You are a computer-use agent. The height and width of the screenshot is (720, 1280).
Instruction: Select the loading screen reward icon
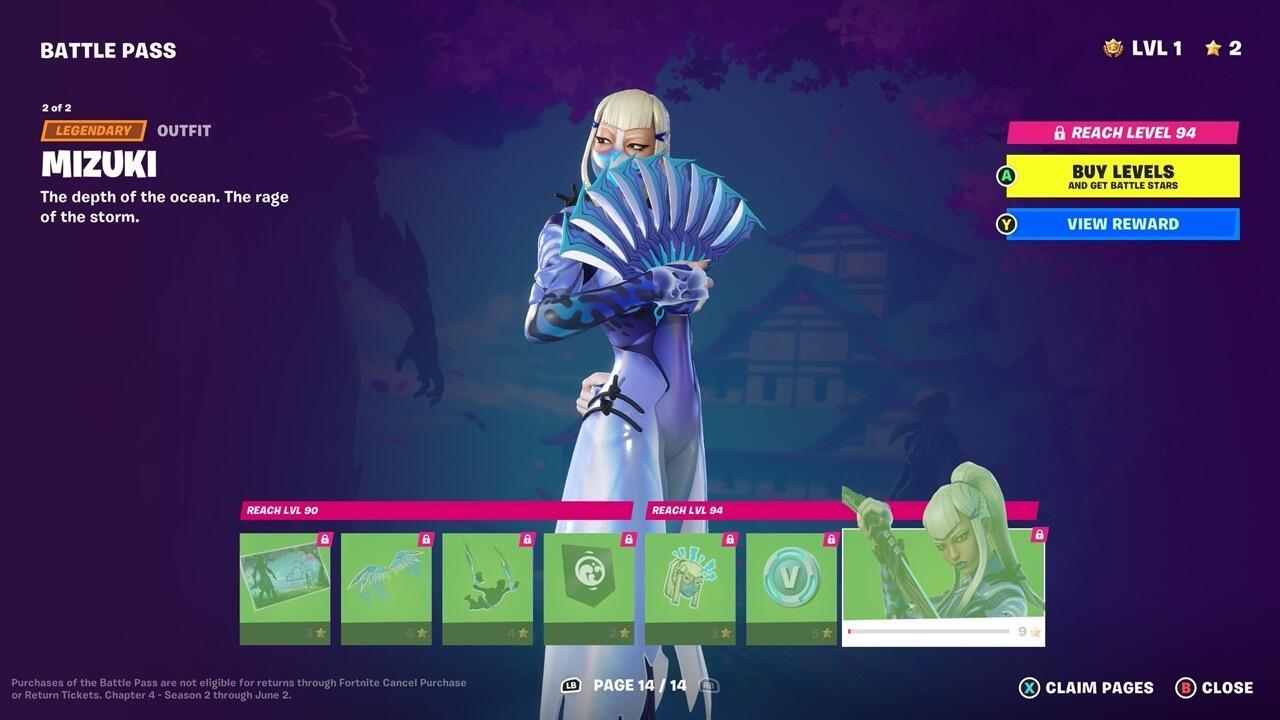[x=284, y=582]
